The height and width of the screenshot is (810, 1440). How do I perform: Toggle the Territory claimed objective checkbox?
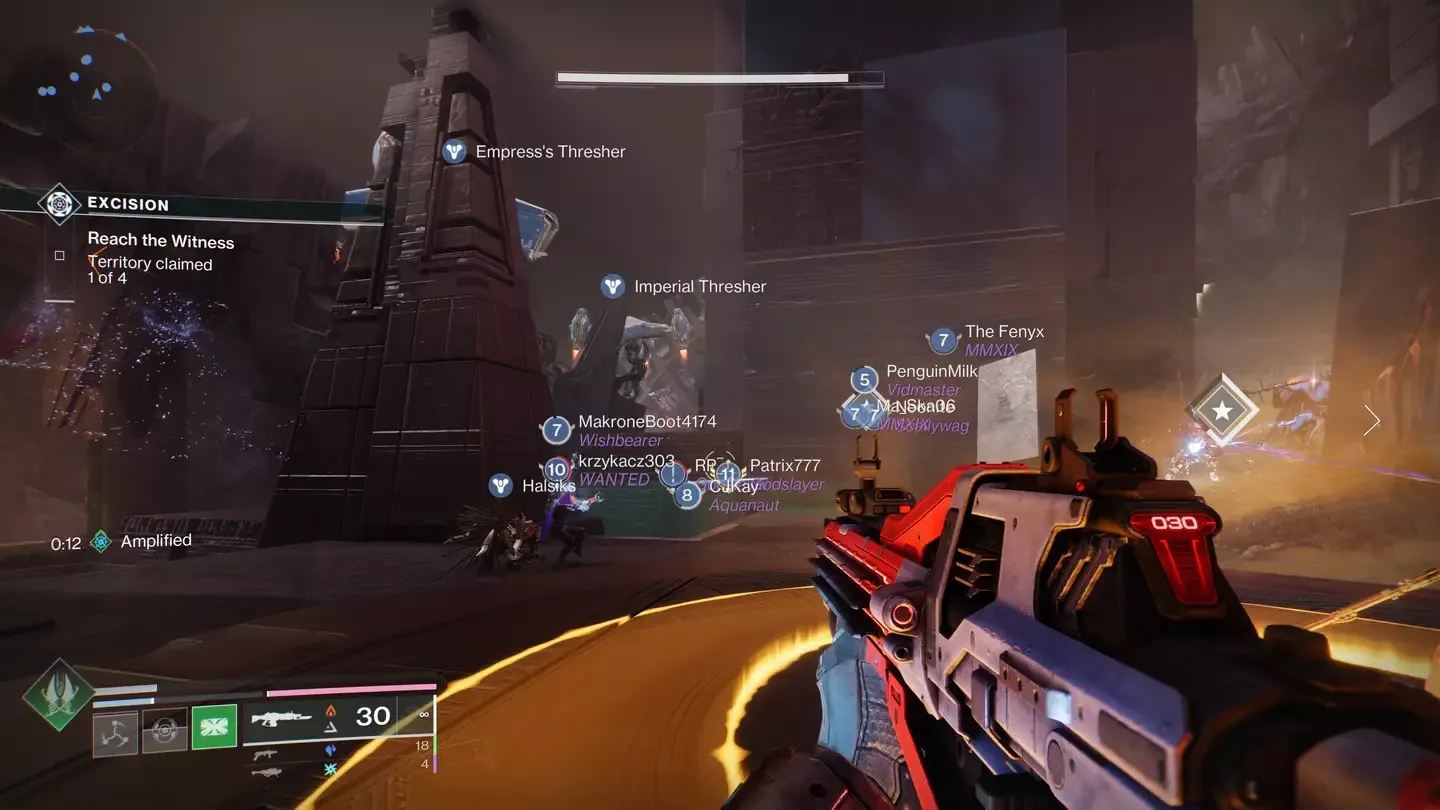(59, 255)
